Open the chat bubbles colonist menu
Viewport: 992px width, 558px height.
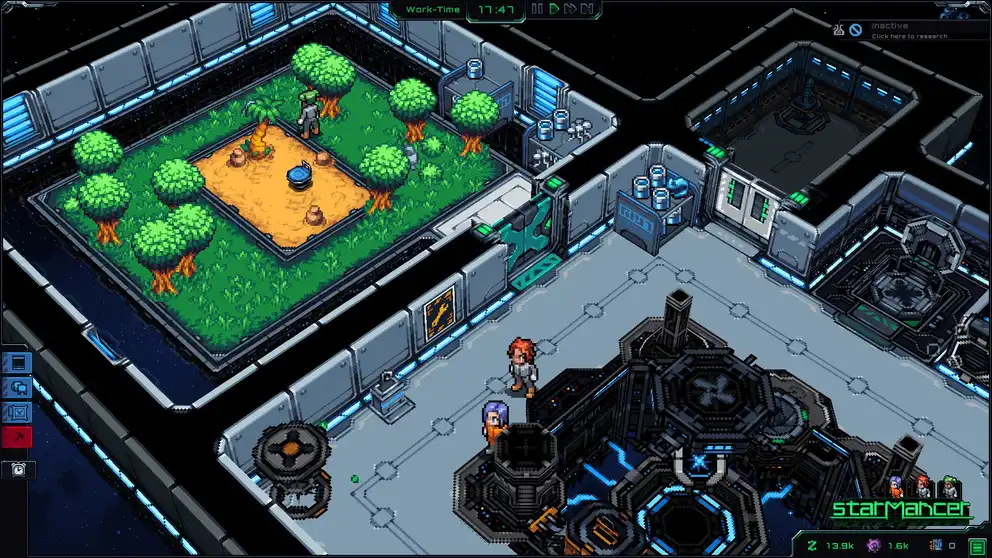click(19, 388)
